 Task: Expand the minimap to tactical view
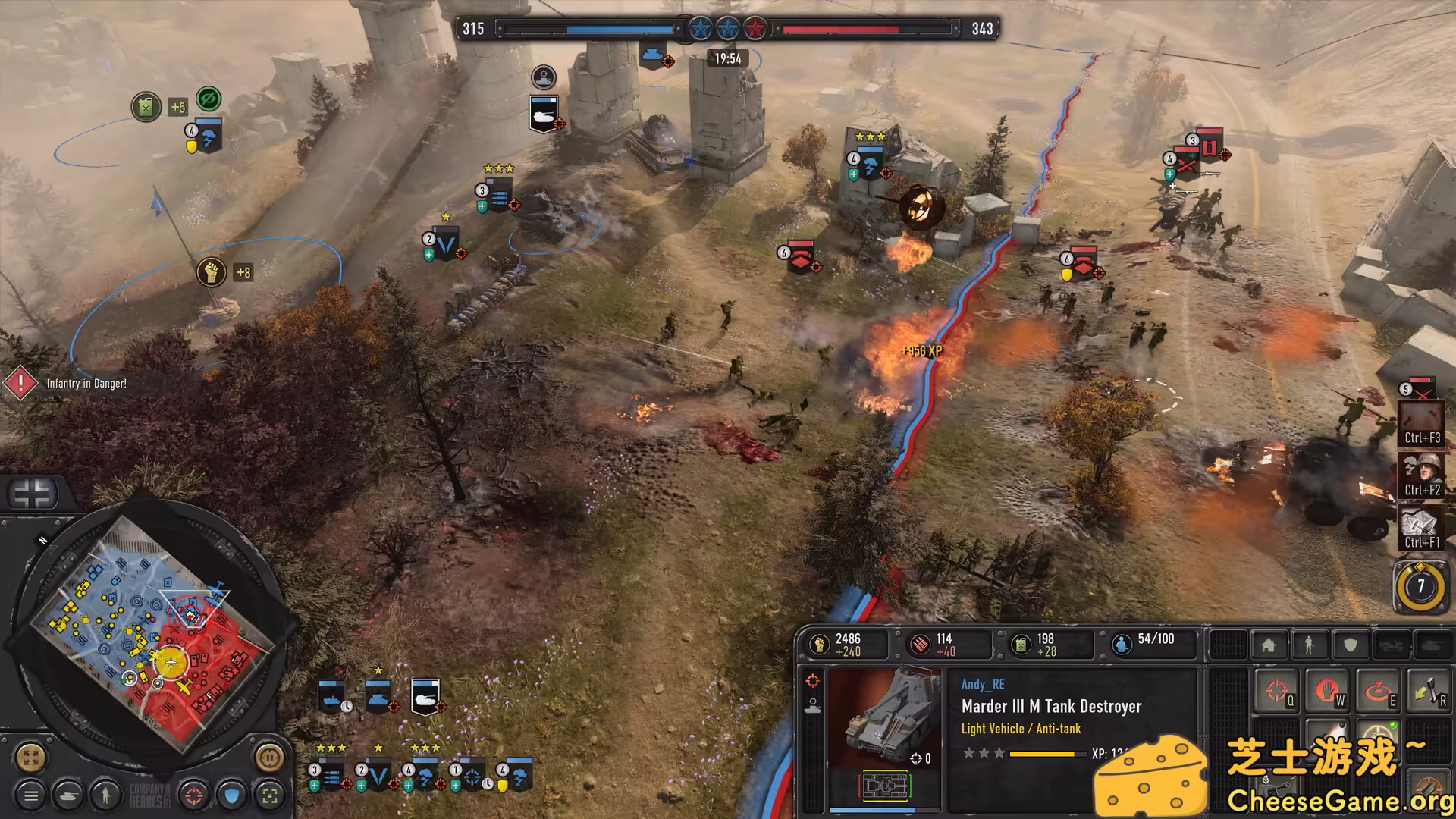(30, 758)
